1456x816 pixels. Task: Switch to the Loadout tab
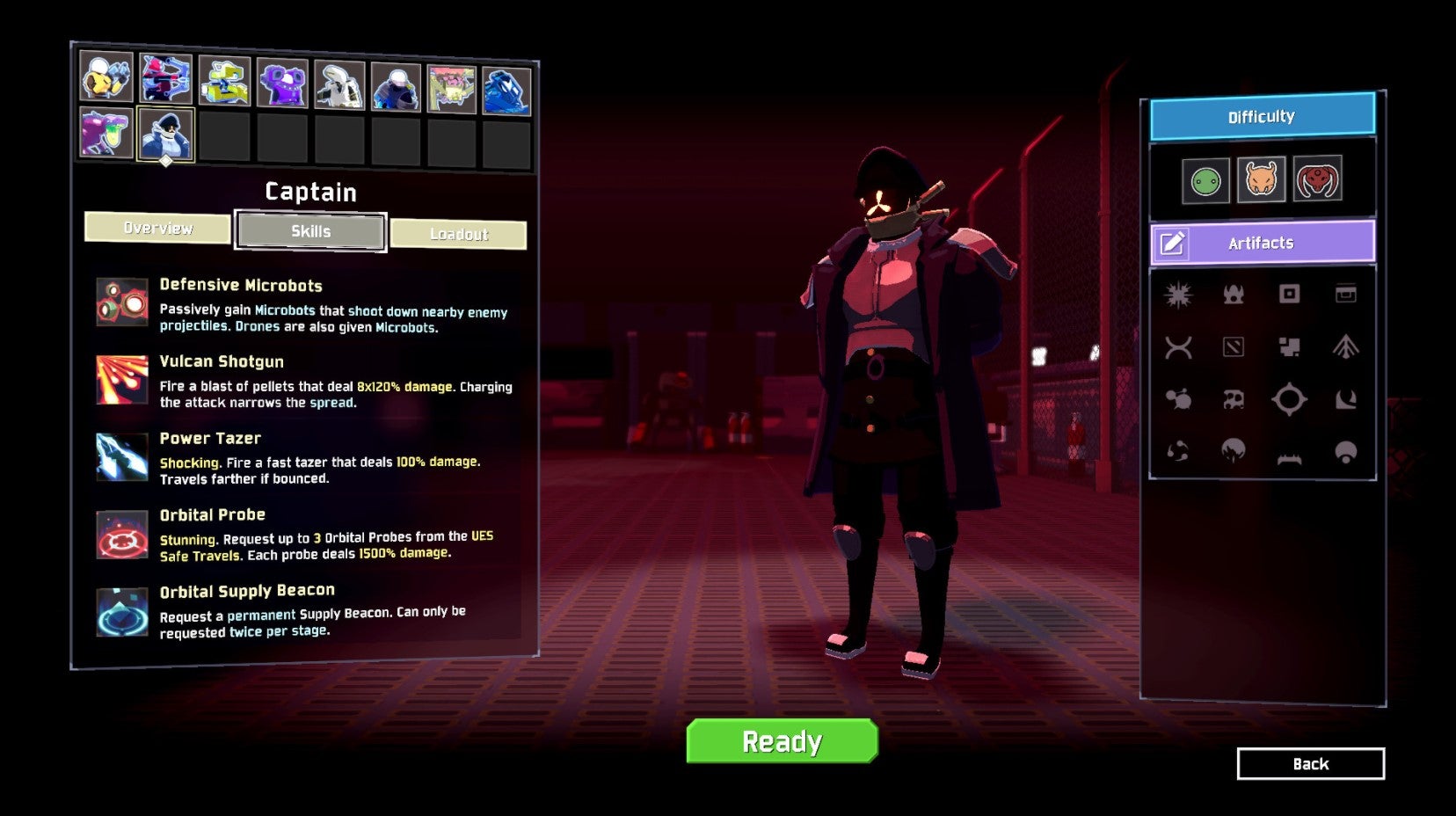pos(460,233)
